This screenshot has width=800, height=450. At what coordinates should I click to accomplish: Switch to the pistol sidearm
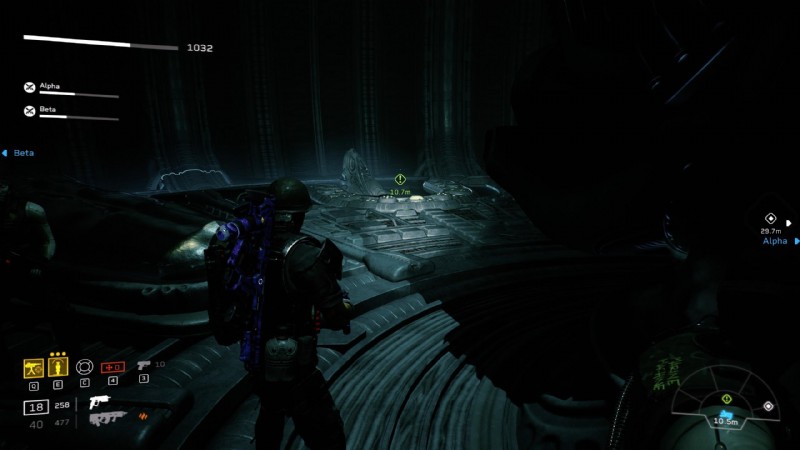144,366
